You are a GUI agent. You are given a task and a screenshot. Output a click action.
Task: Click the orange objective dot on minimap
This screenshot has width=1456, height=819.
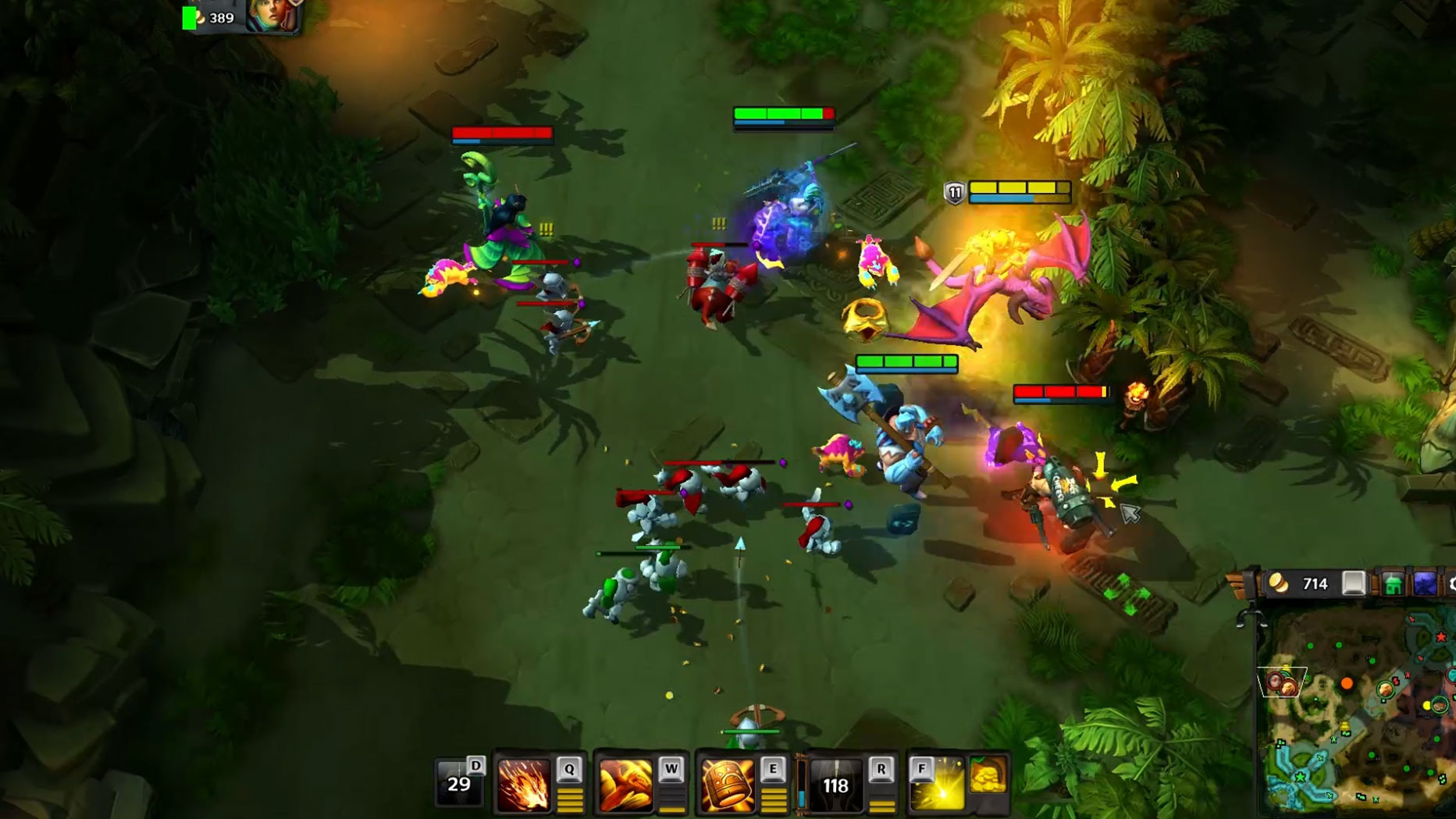[1347, 684]
